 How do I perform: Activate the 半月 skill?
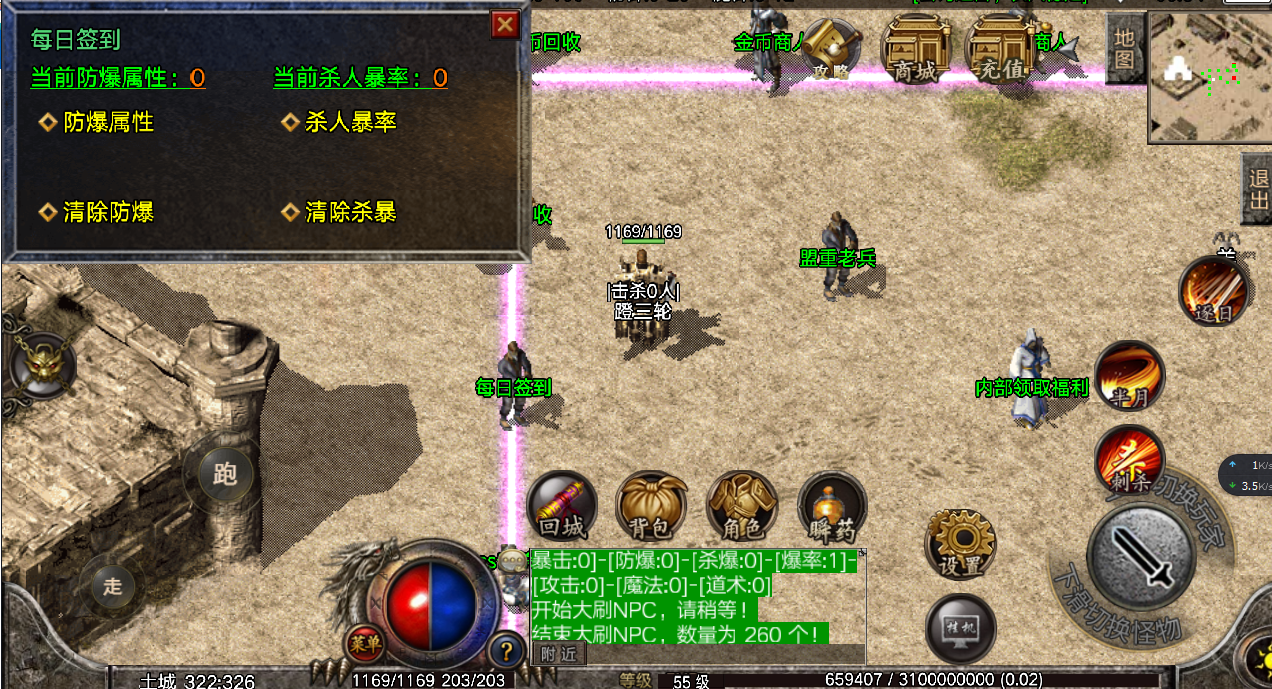[1130, 377]
